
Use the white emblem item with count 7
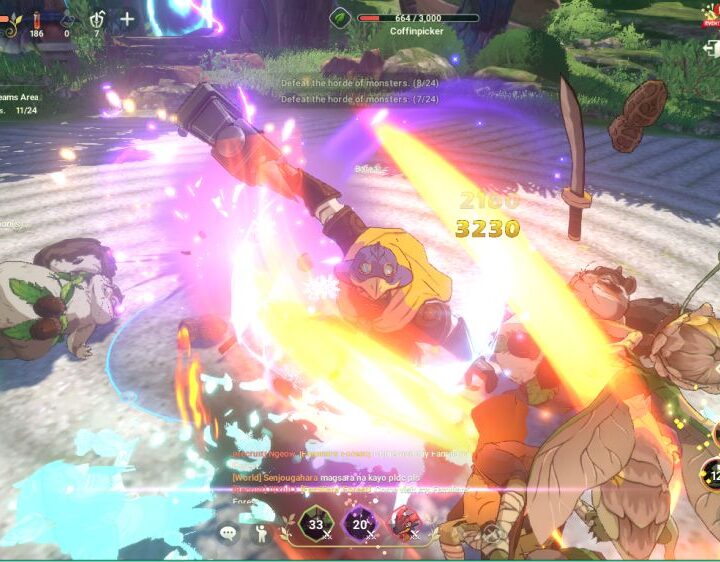(97, 19)
